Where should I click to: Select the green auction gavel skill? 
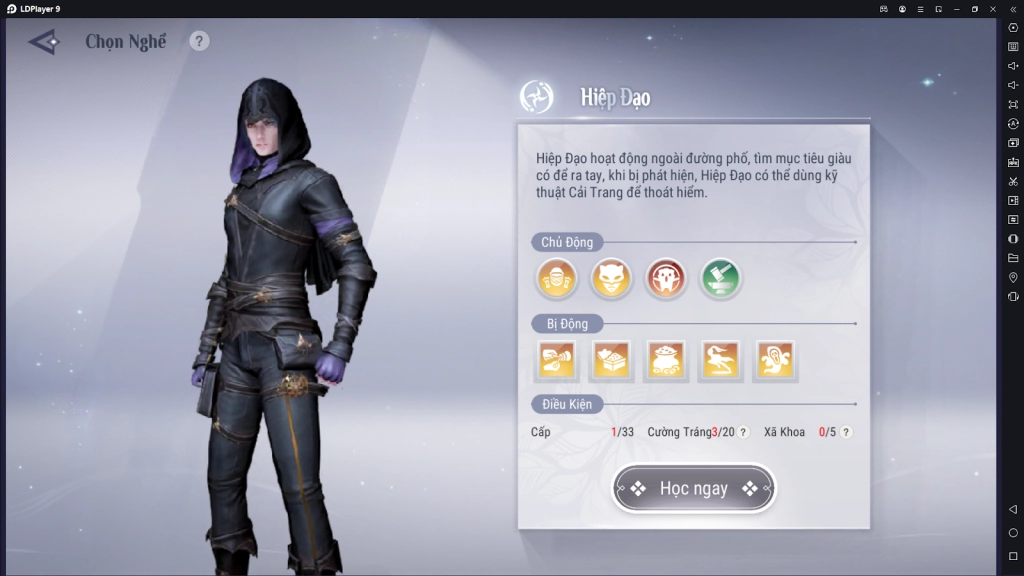(x=720, y=279)
